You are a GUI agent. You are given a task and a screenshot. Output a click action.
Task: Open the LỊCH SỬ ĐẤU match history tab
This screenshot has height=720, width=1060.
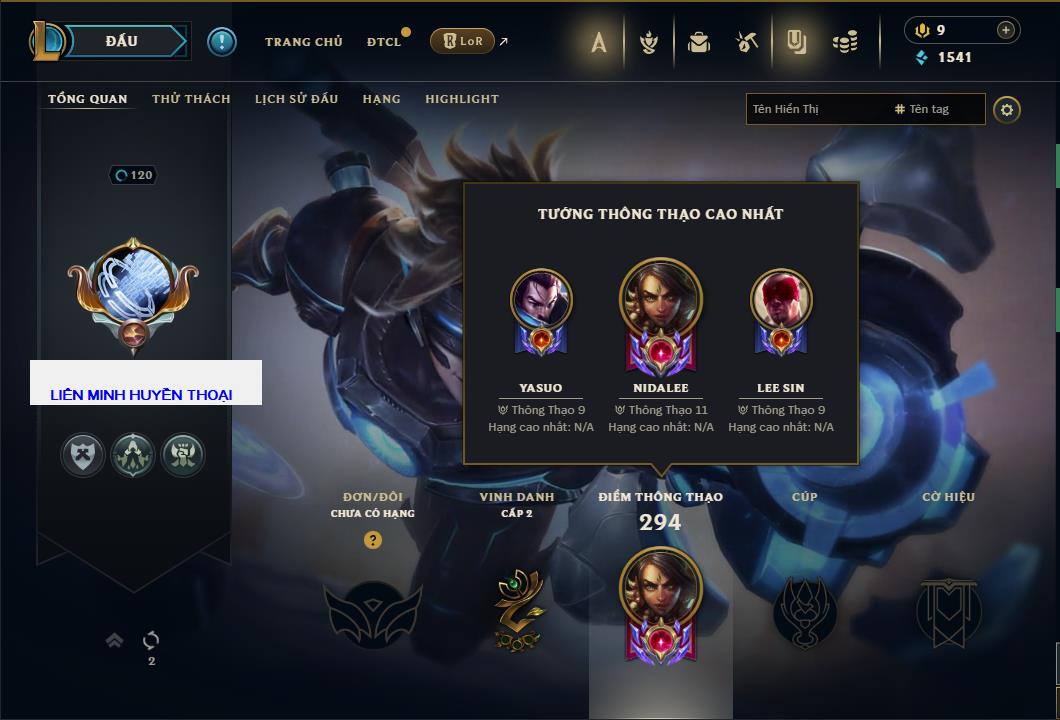[296, 99]
